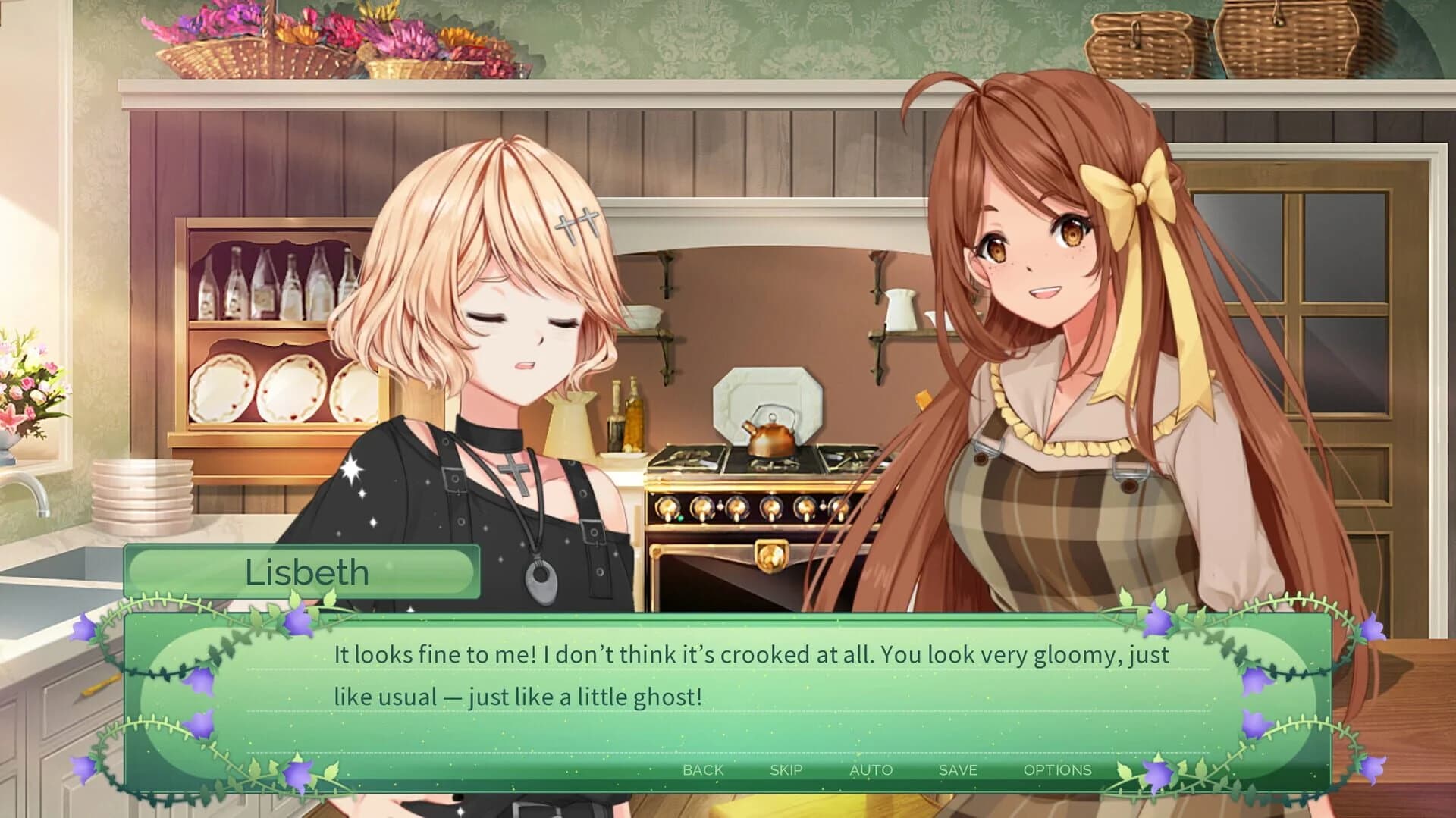Click BACK to rewind the dialogue
Image resolution: width=1456 pixels, height=818 pixels.
click(701, 769)
